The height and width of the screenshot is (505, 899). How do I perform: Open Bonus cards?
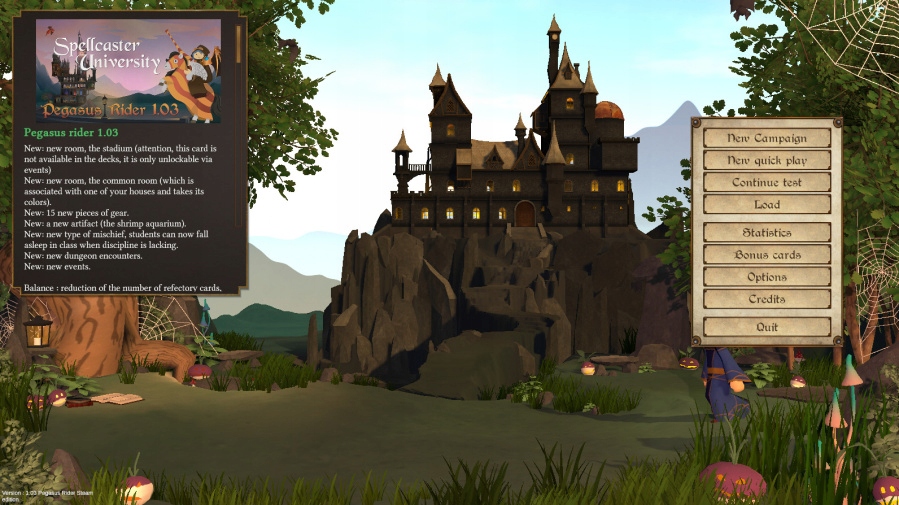click(x=767, y=255)
